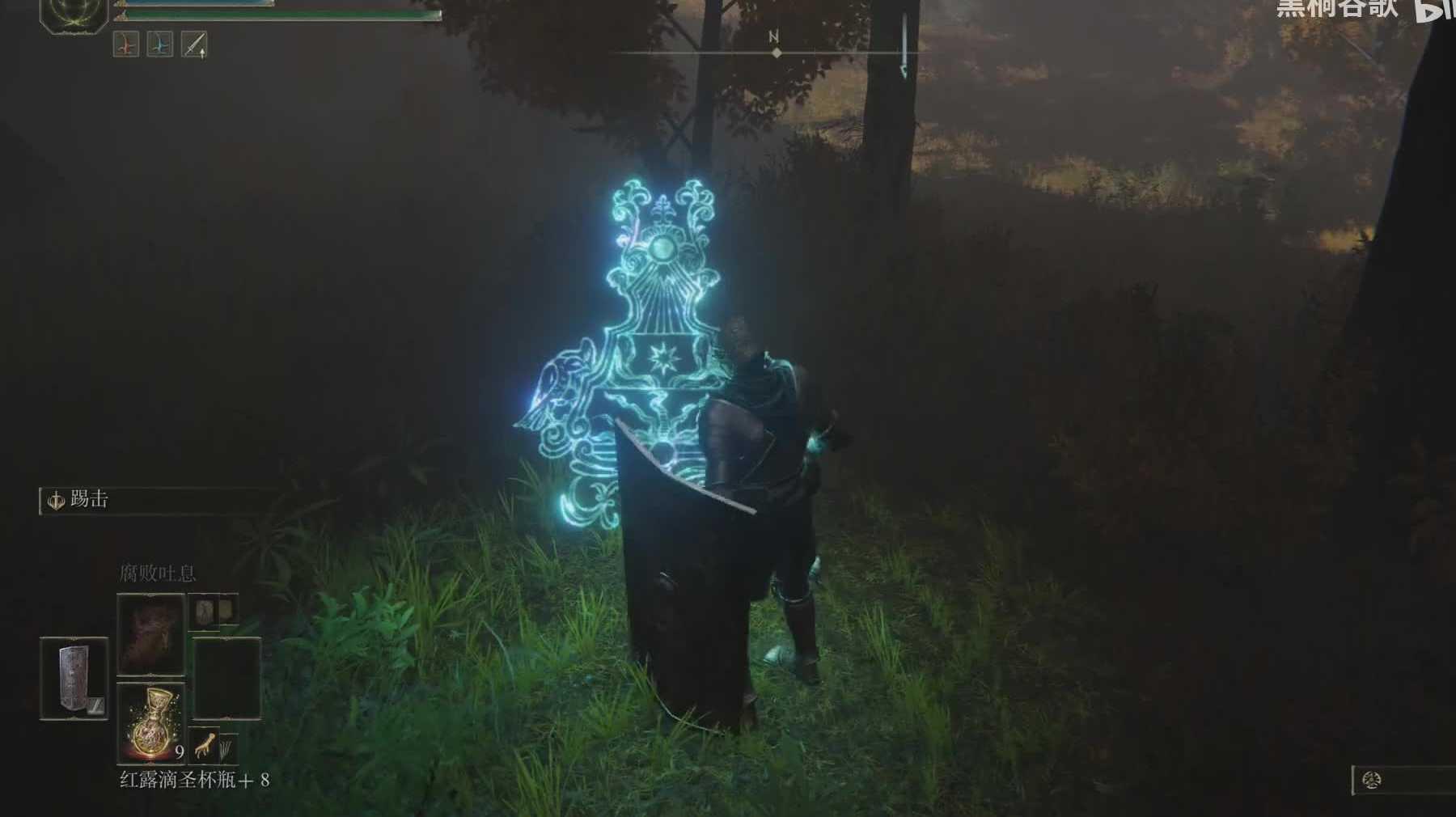Click the red status buff icon

[126, 44]
